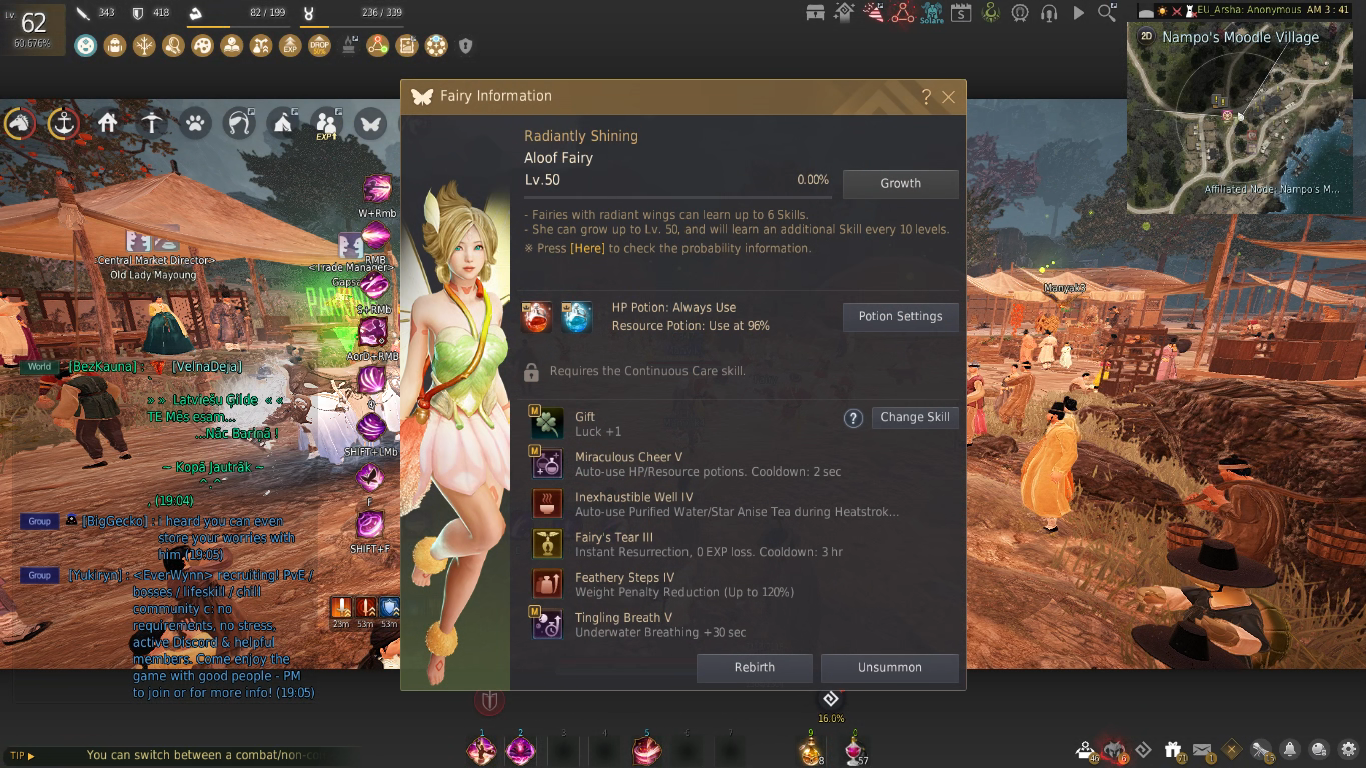Viewport: 1366px width, 768px height.
Task: Show the skill help tooltip beside Change Skill
Action: 853,418
